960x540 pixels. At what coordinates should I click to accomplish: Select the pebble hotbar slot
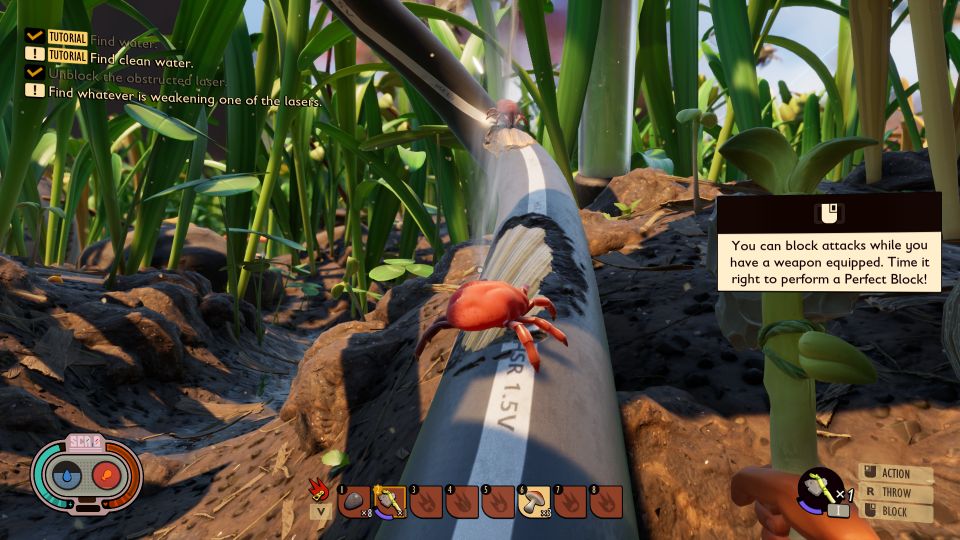pos(355,501)
